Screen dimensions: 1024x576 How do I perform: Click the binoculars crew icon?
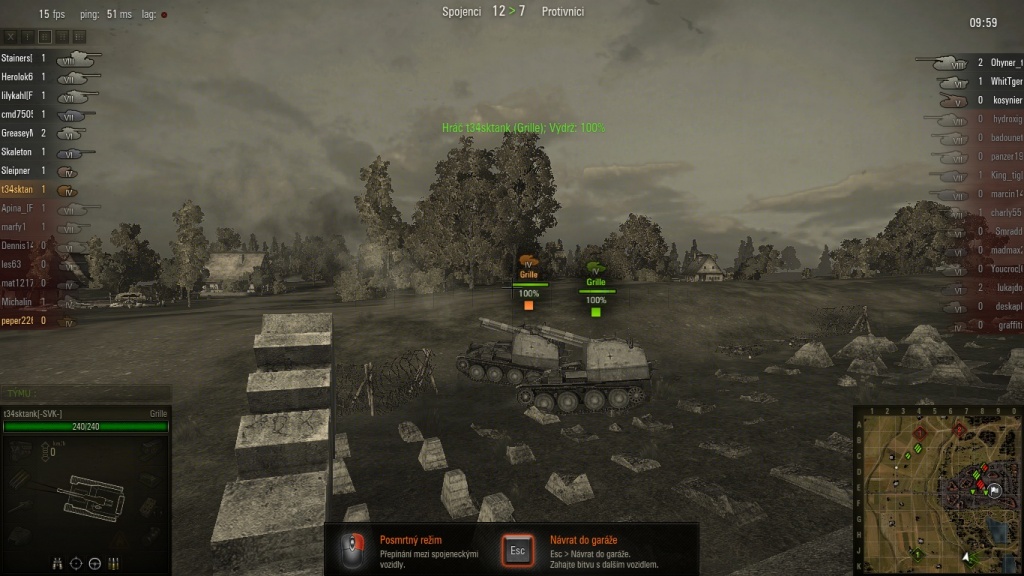58,564
